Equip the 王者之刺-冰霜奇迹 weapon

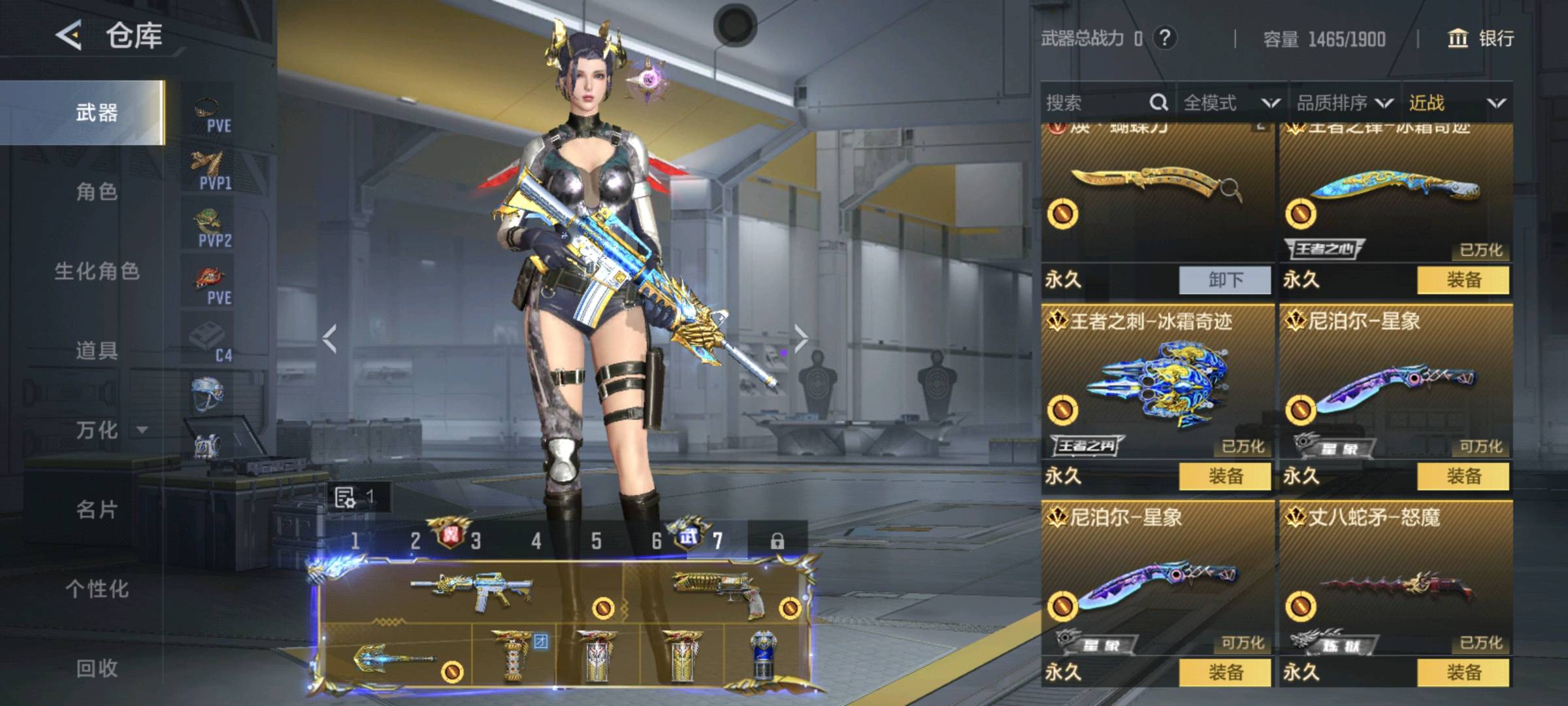pyautogui.click(x=1225, y=477)
